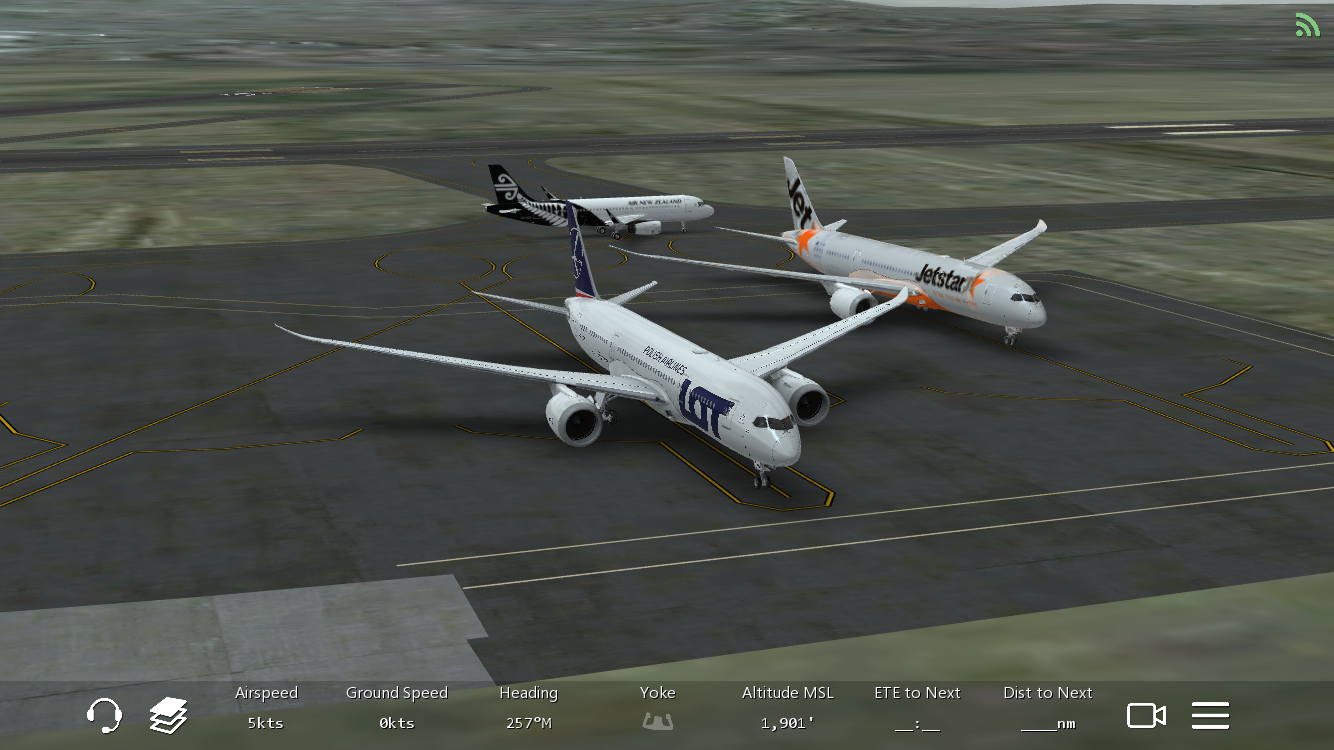
Task: Select the Ground Speed status item
Action: click(396, 708)
